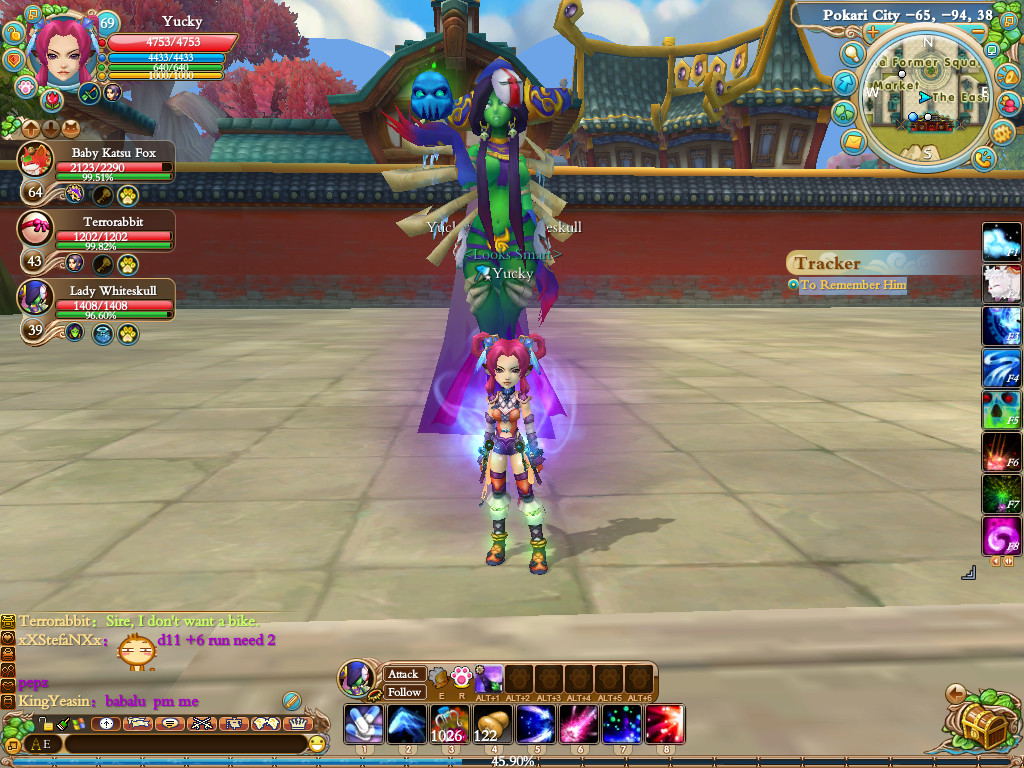Select the To Remember Him tracked quest
Screen dimensions: 1024x768
(x=852, y=285)
